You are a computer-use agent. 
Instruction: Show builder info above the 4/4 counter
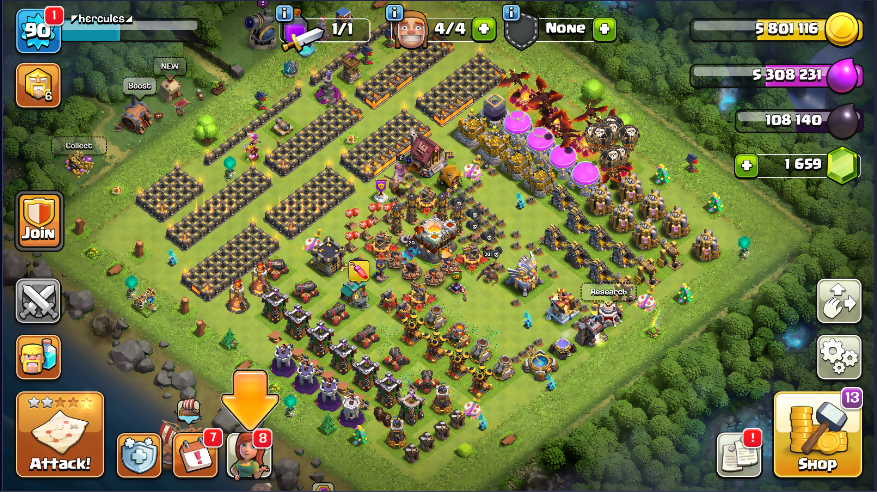pos(395,13)
